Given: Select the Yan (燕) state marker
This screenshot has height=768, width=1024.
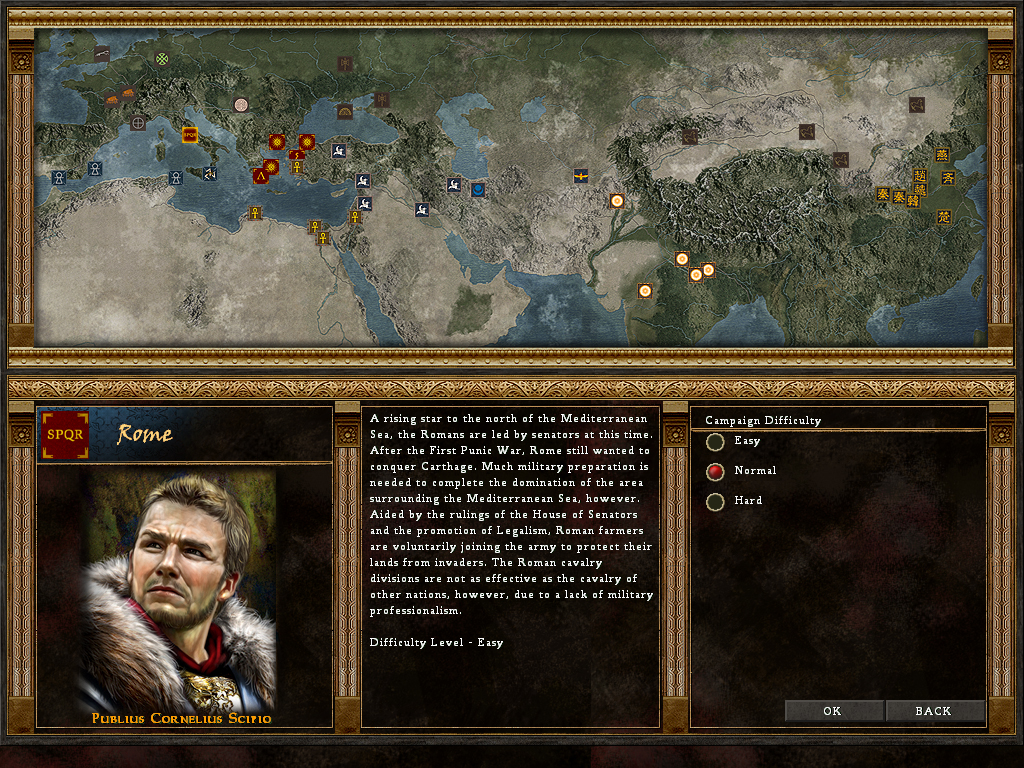Looking at the screenshot, I should (x=942, y=155).
